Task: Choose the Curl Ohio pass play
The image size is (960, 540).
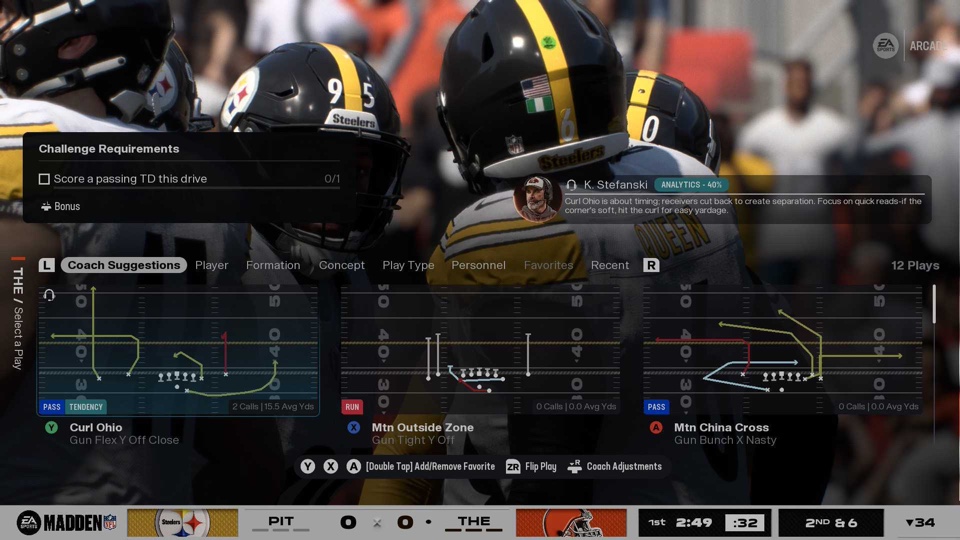Action: (x=178, y=351)
